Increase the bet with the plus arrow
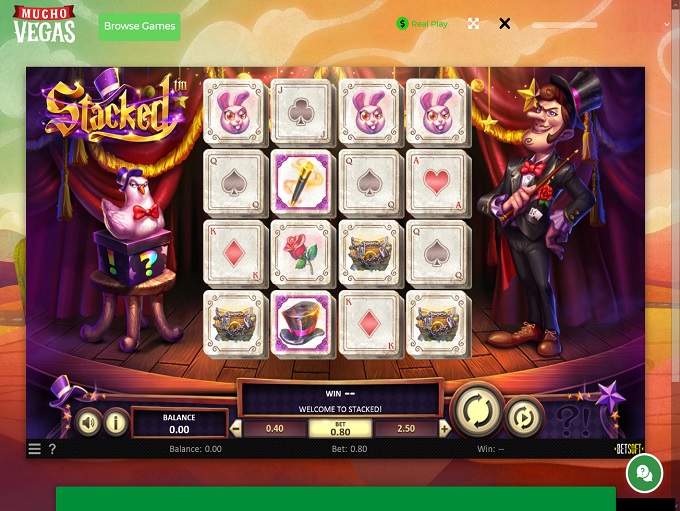Image resolution: width=680 pixels, height=511 pixels. pos(444,429)
